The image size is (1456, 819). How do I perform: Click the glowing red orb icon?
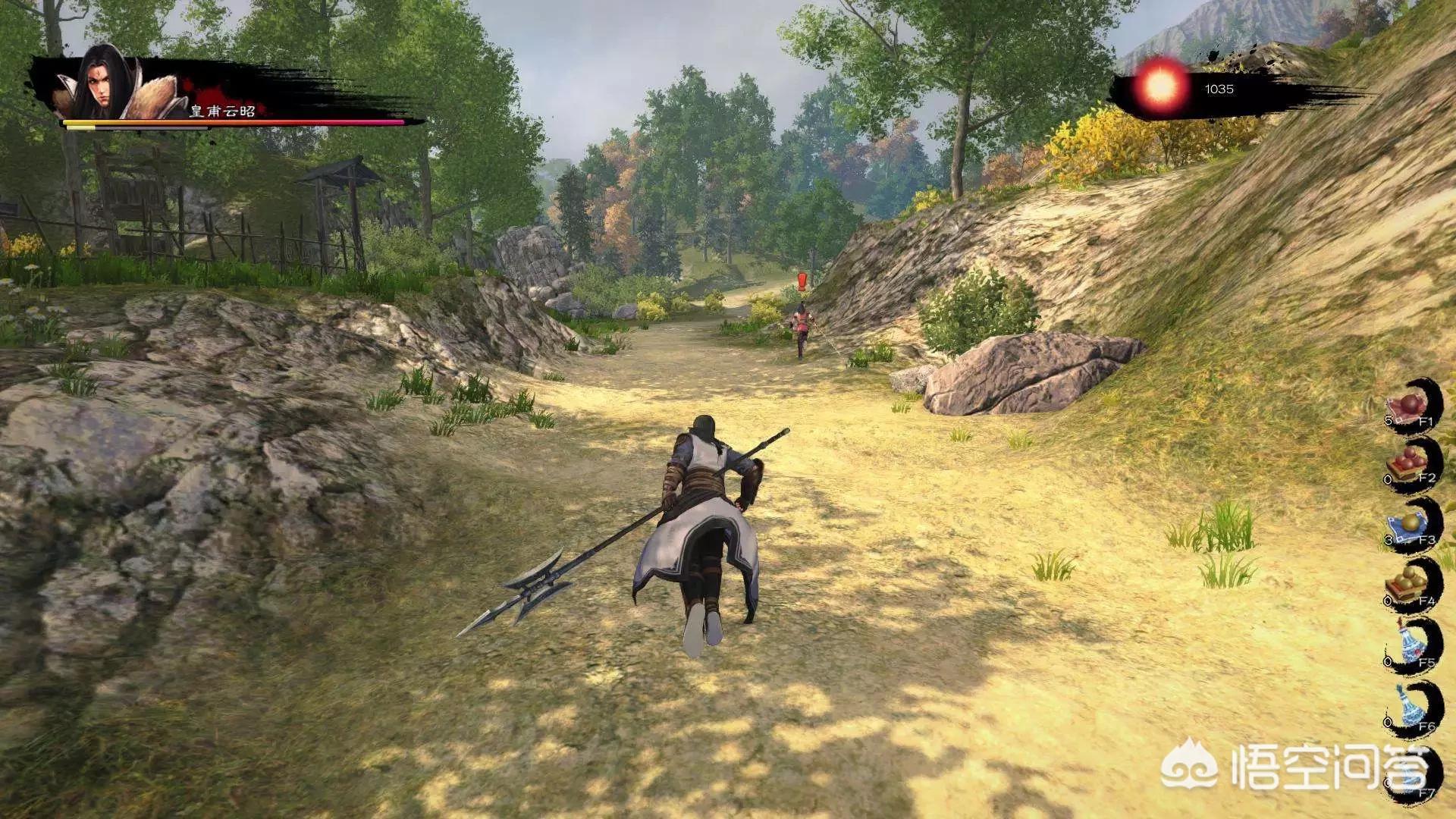click(1160, 88)
